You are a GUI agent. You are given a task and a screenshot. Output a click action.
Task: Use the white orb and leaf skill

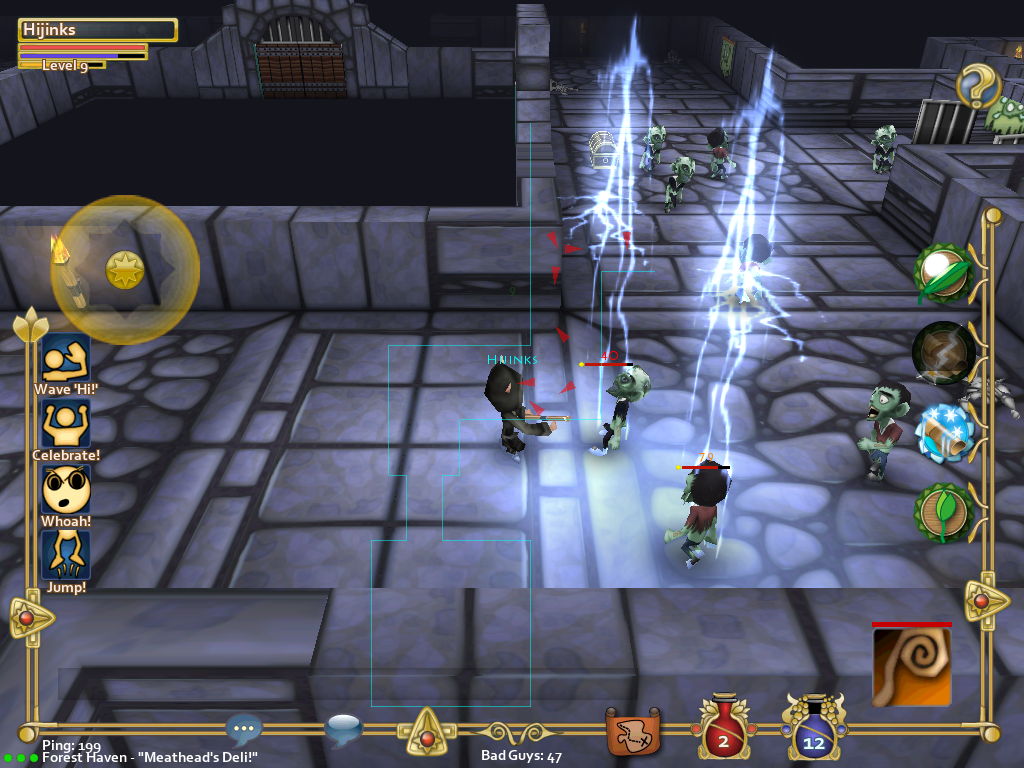[944, 273]
